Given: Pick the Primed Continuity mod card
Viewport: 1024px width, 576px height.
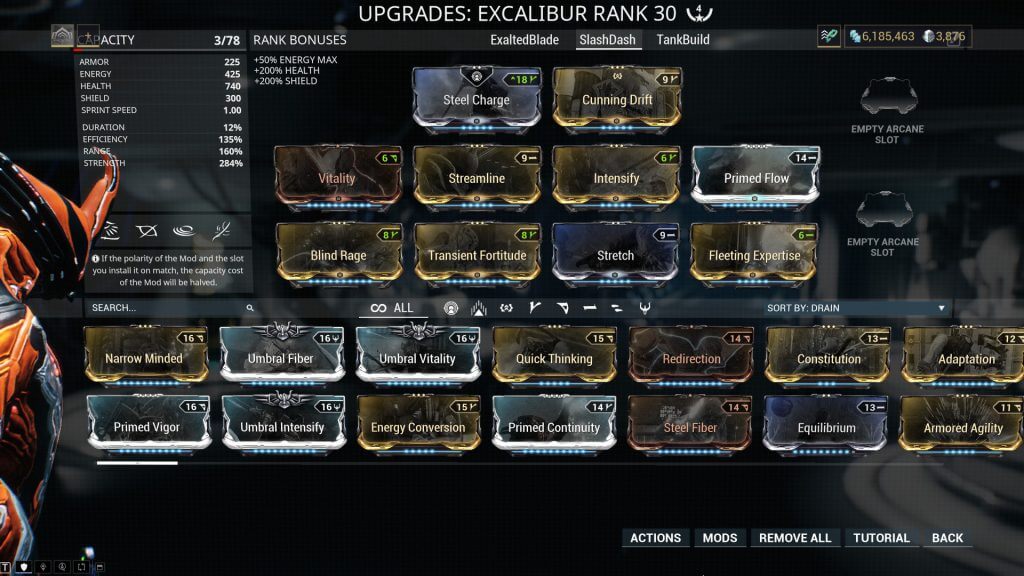Looking at the screenshot, I should coord(554,427).
